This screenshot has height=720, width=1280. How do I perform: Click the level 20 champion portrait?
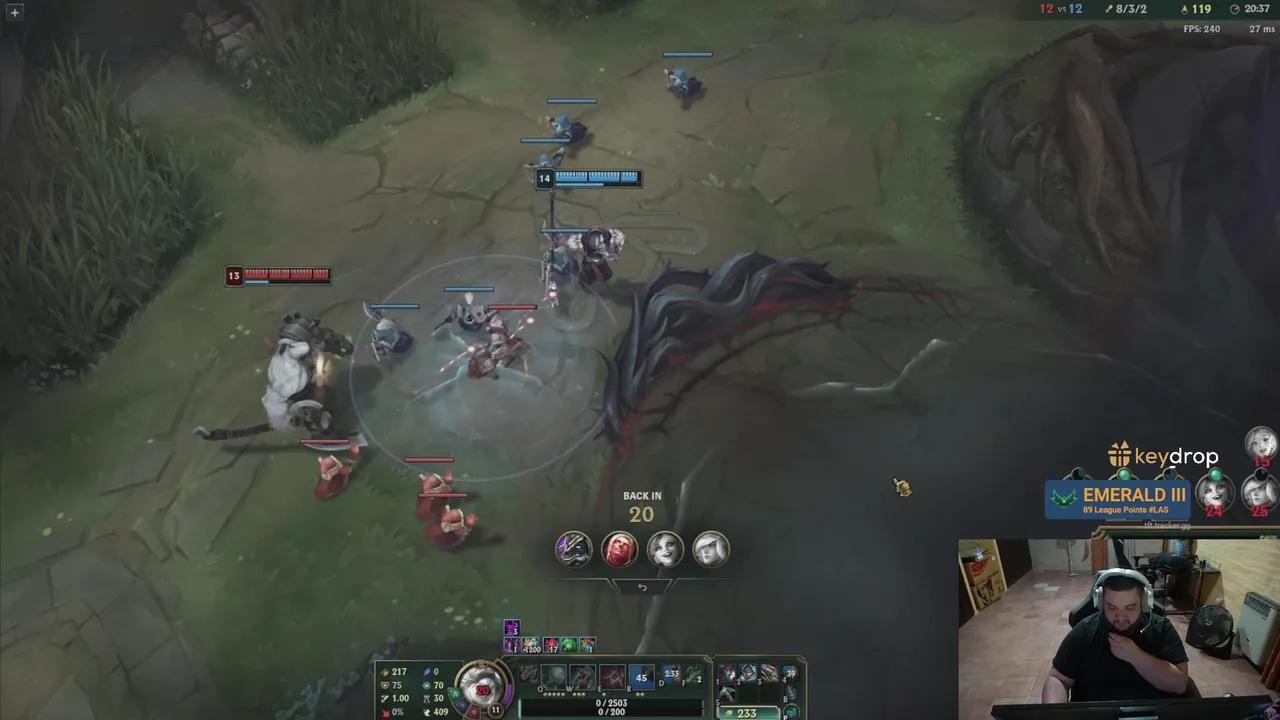click(x=485, y=688)
